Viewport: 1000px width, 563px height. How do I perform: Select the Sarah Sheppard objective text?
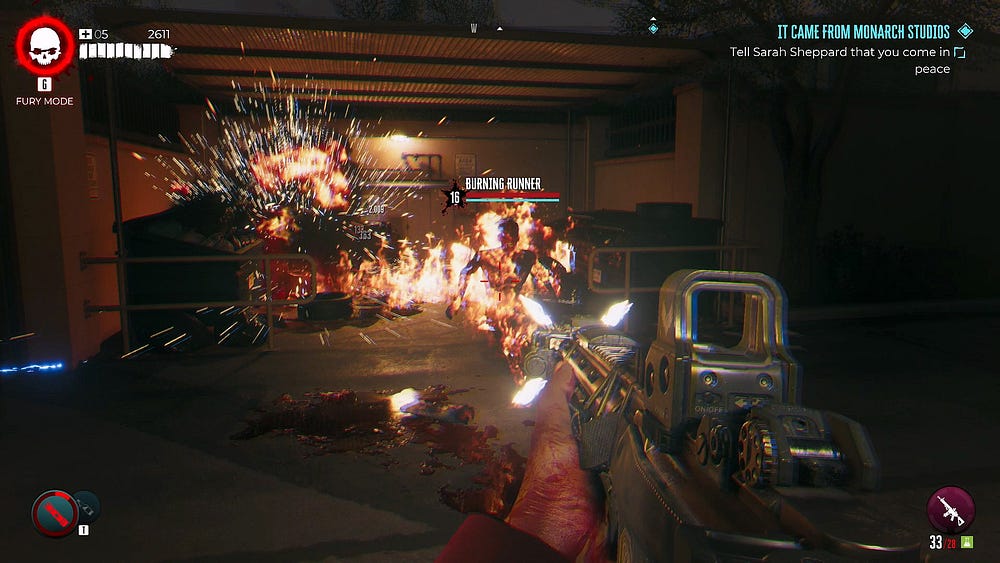click(837, 52)
